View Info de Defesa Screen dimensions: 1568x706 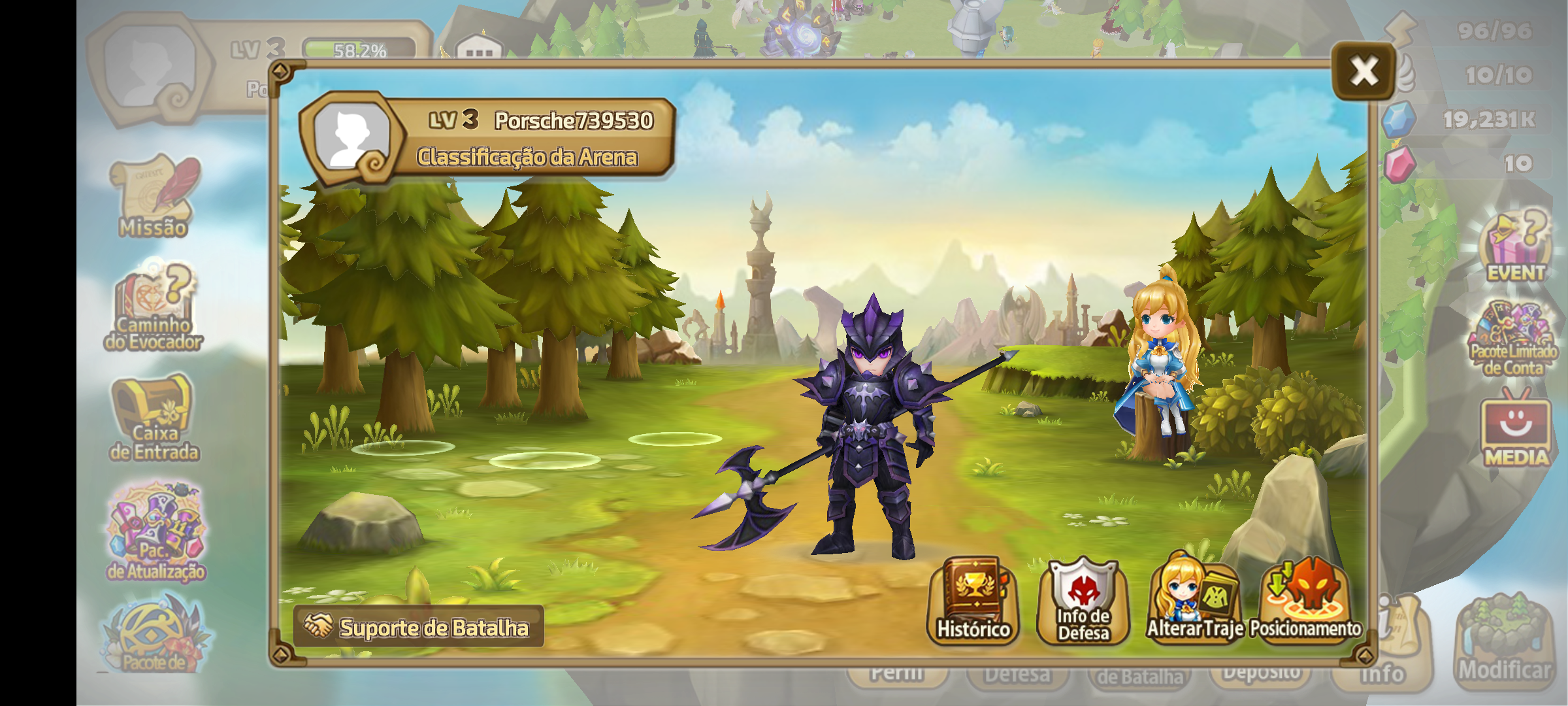[1083, 601]
